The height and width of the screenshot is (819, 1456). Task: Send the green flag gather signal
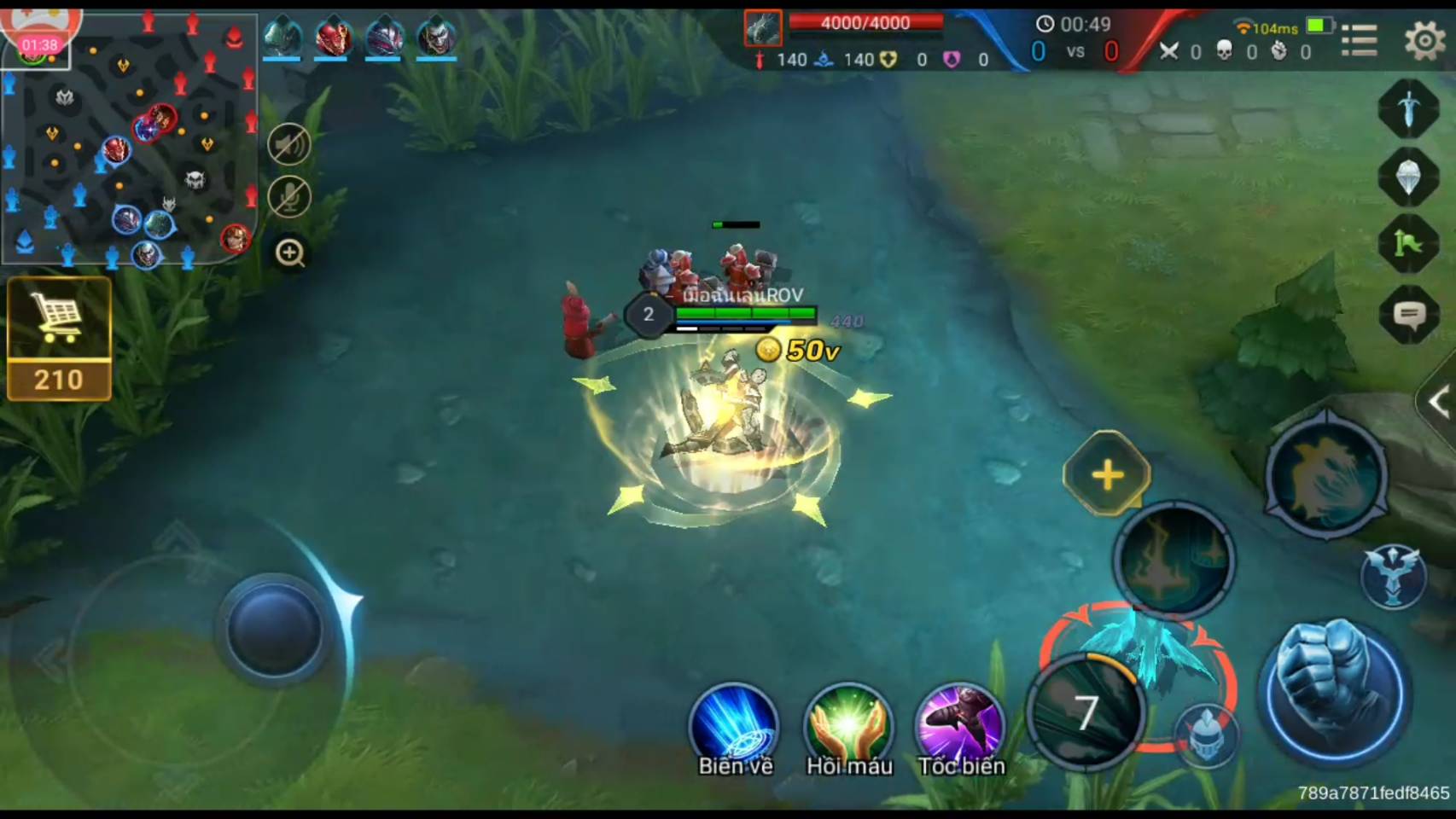pyautogui.click(x=1409, y=246)
